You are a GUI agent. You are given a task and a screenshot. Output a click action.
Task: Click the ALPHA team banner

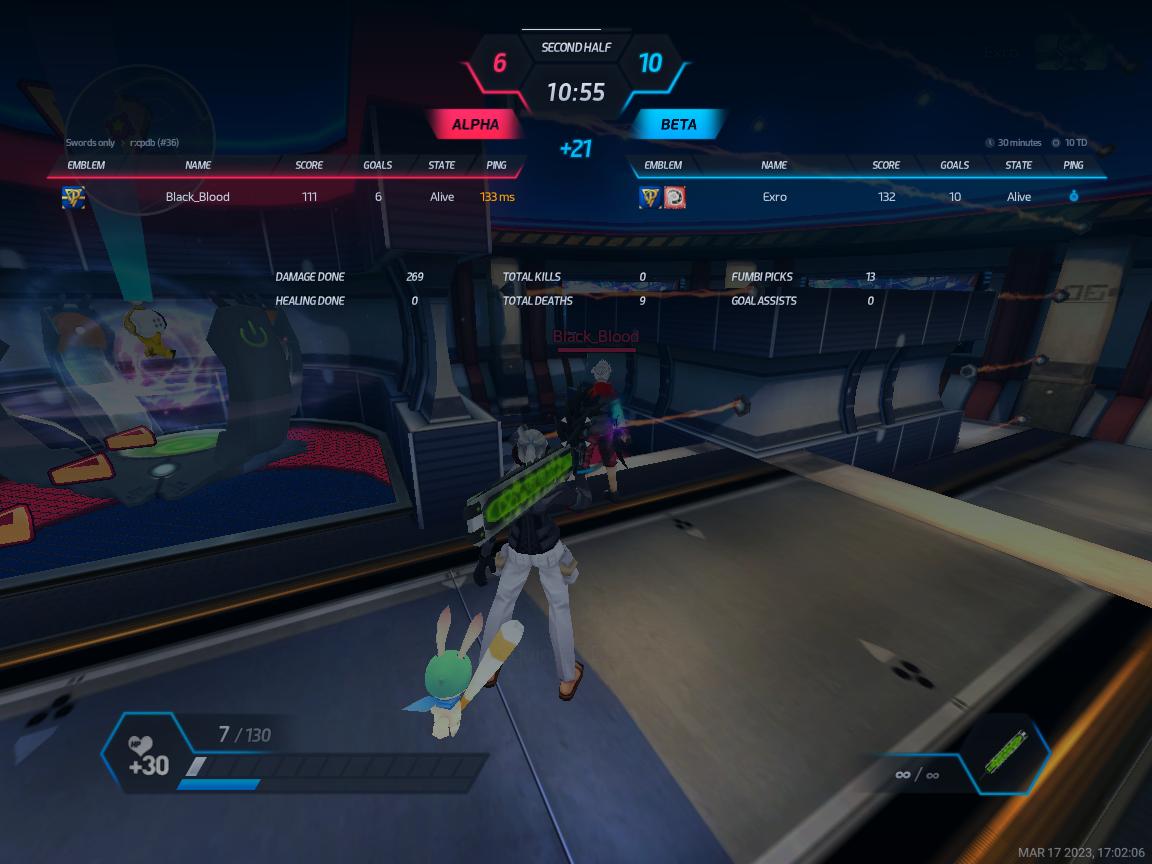pyautogui.click(x=475, y=125)
